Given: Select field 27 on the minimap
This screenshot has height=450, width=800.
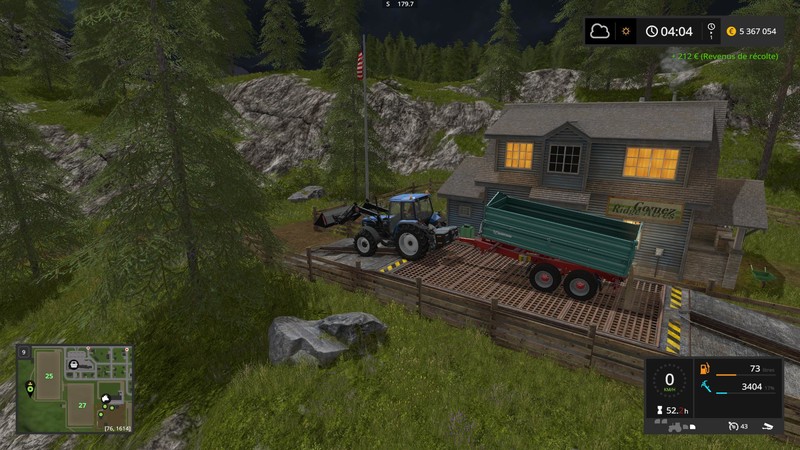Looking at the screenshot, I should [x=81, y=406].
